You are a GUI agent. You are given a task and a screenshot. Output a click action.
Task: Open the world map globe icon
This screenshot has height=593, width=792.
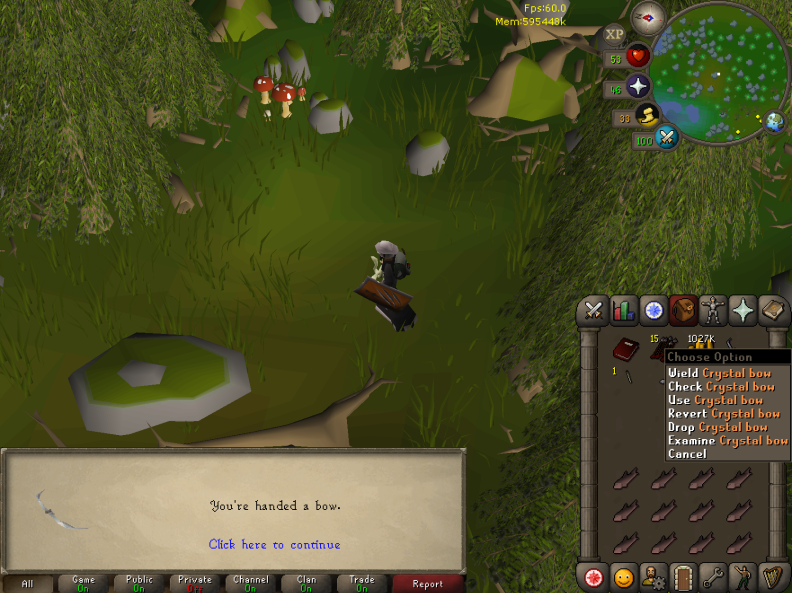click(775, 123)
